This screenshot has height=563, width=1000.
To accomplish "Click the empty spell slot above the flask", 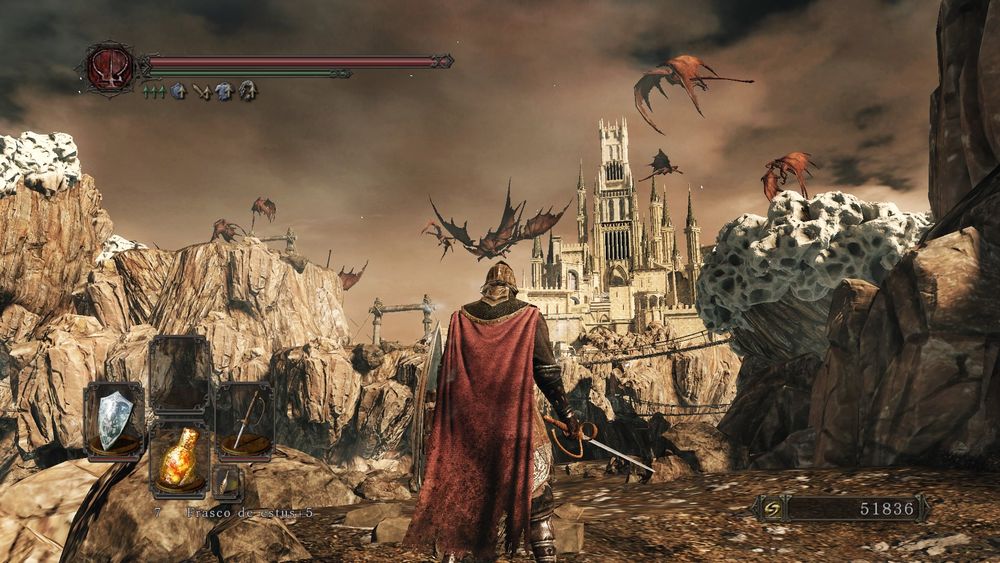I will coord(179,373).
